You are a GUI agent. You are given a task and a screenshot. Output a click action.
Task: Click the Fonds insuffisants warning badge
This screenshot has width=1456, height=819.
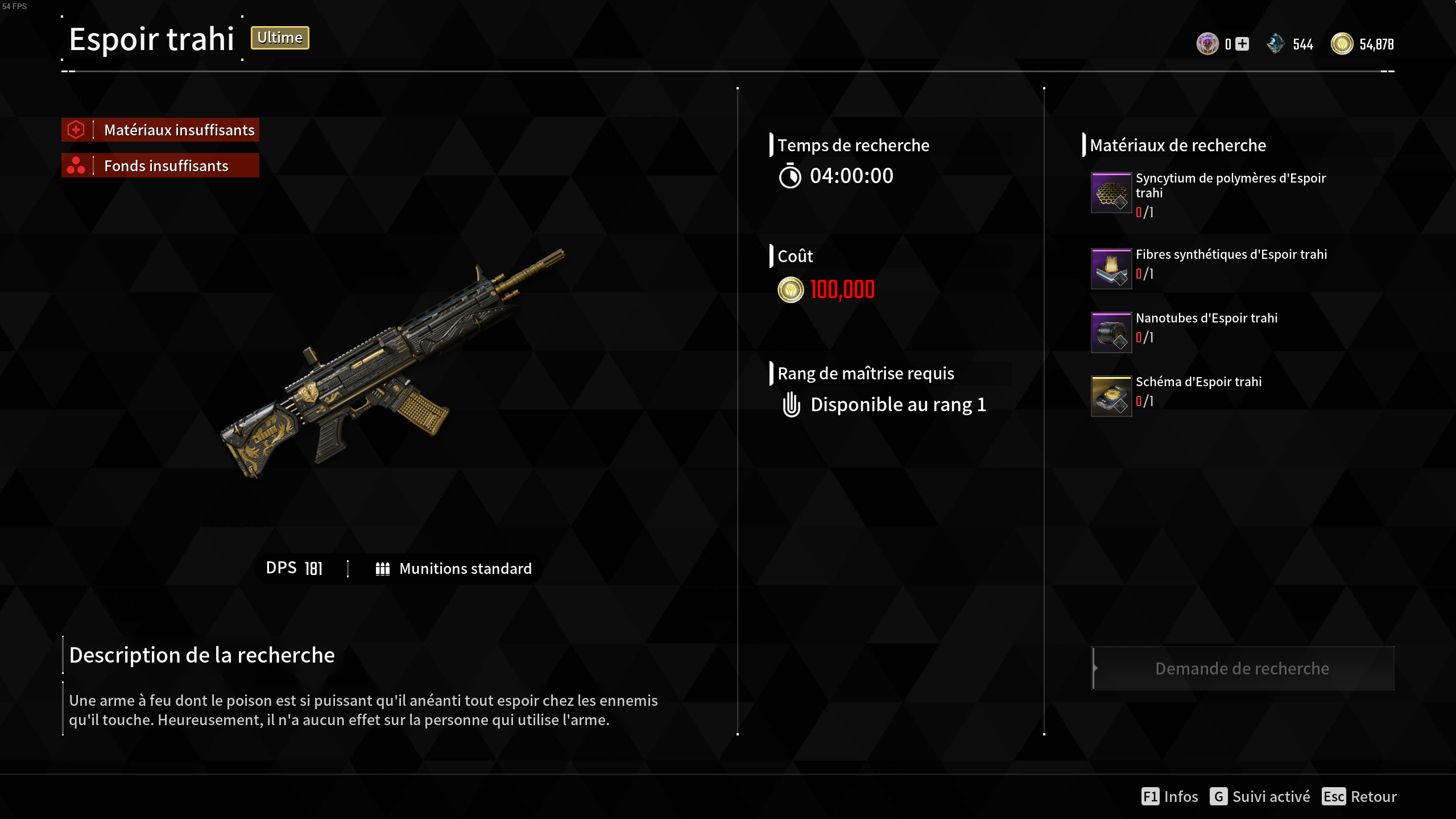coord(160,166)
